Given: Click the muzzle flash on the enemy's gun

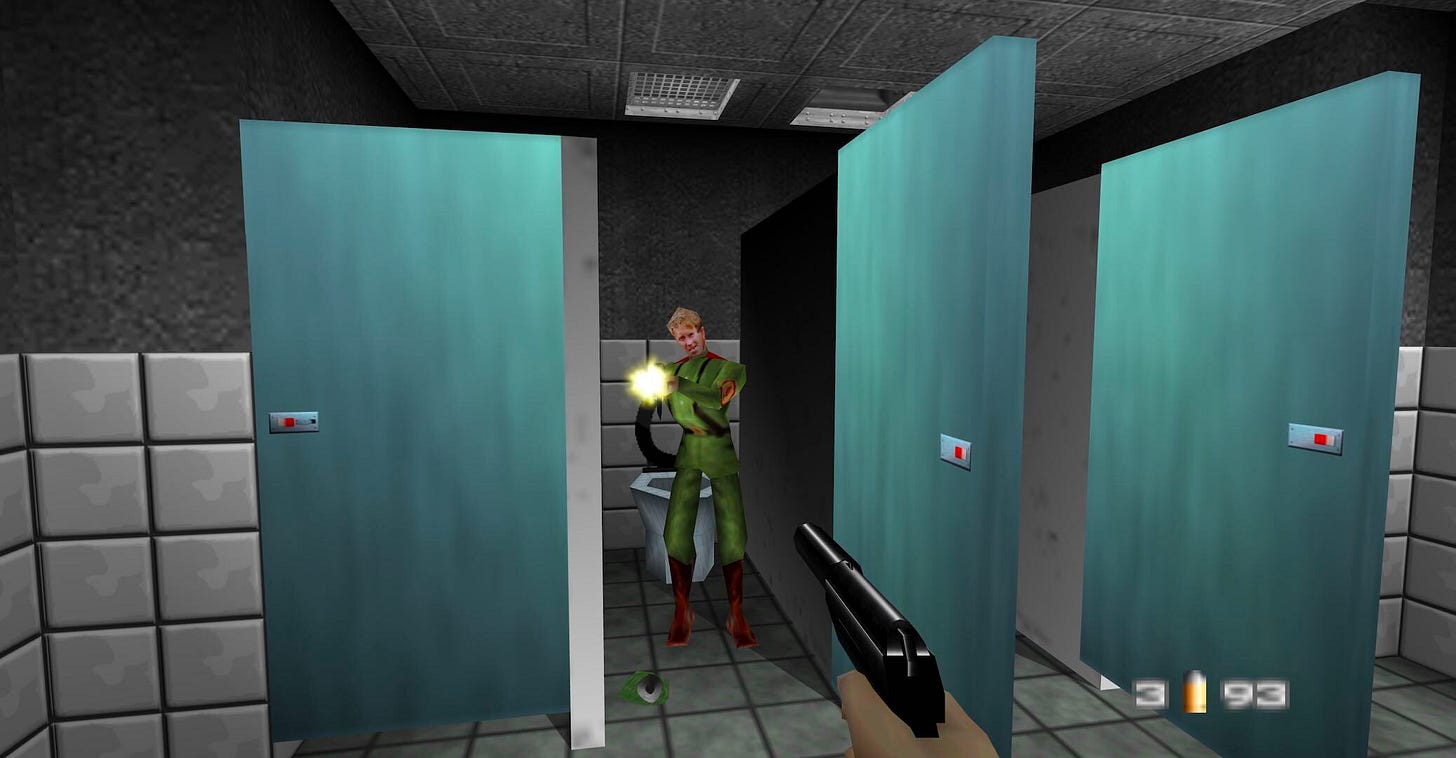Looking at the screenshot, I should tap(645, 381).
